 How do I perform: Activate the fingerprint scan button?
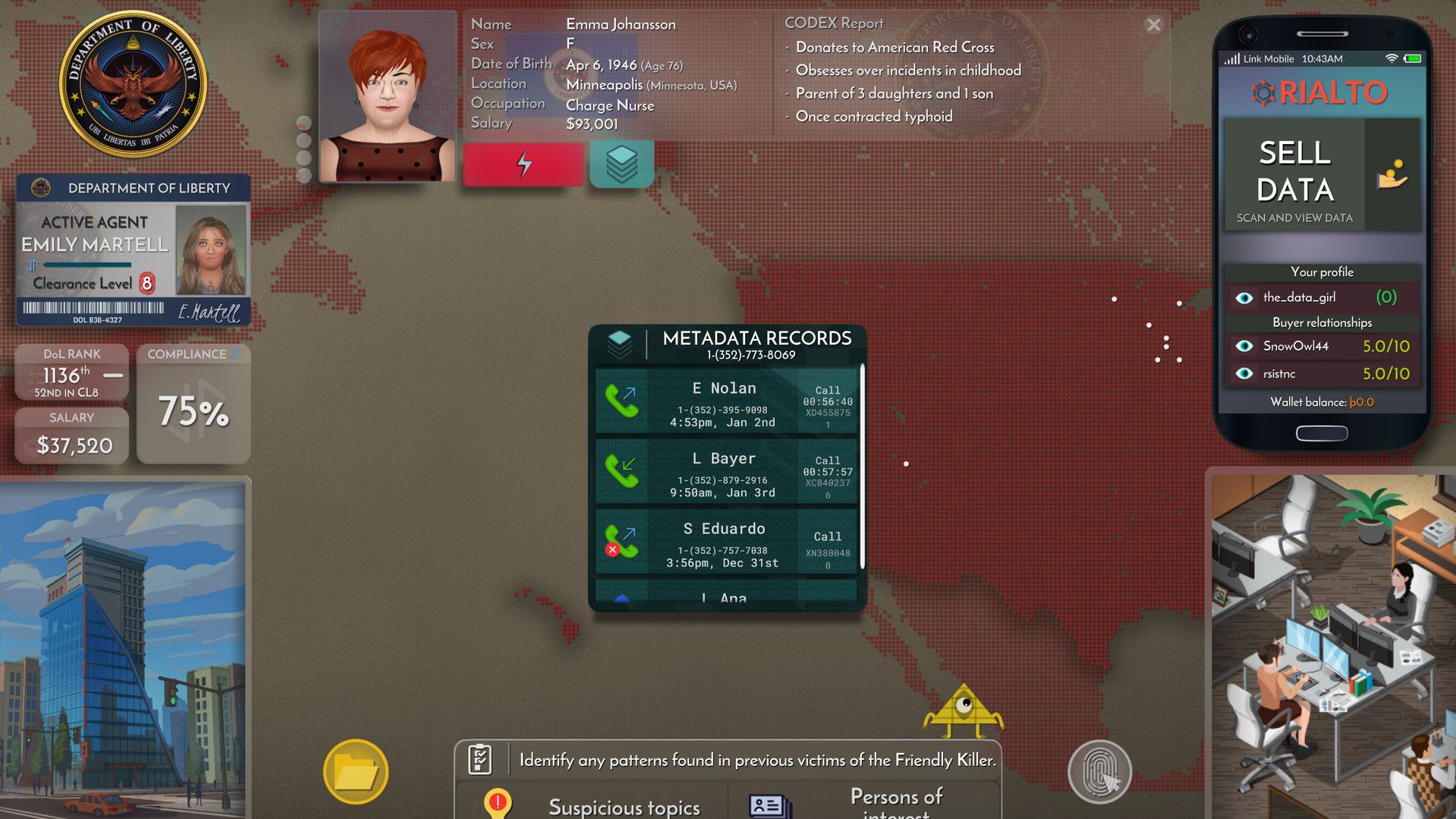(x=1099, y=772)
